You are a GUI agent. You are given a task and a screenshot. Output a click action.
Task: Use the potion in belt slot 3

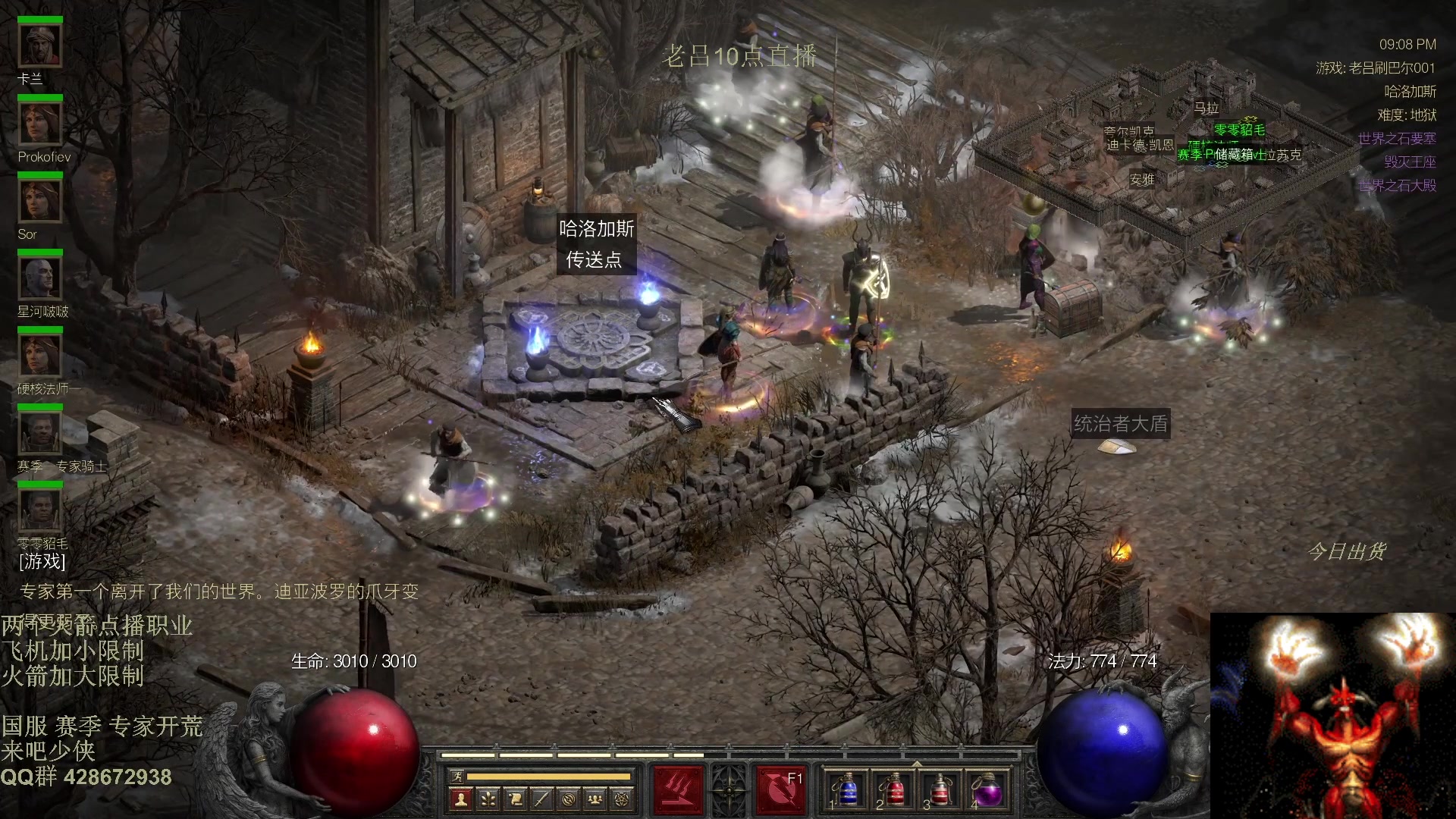940,790
